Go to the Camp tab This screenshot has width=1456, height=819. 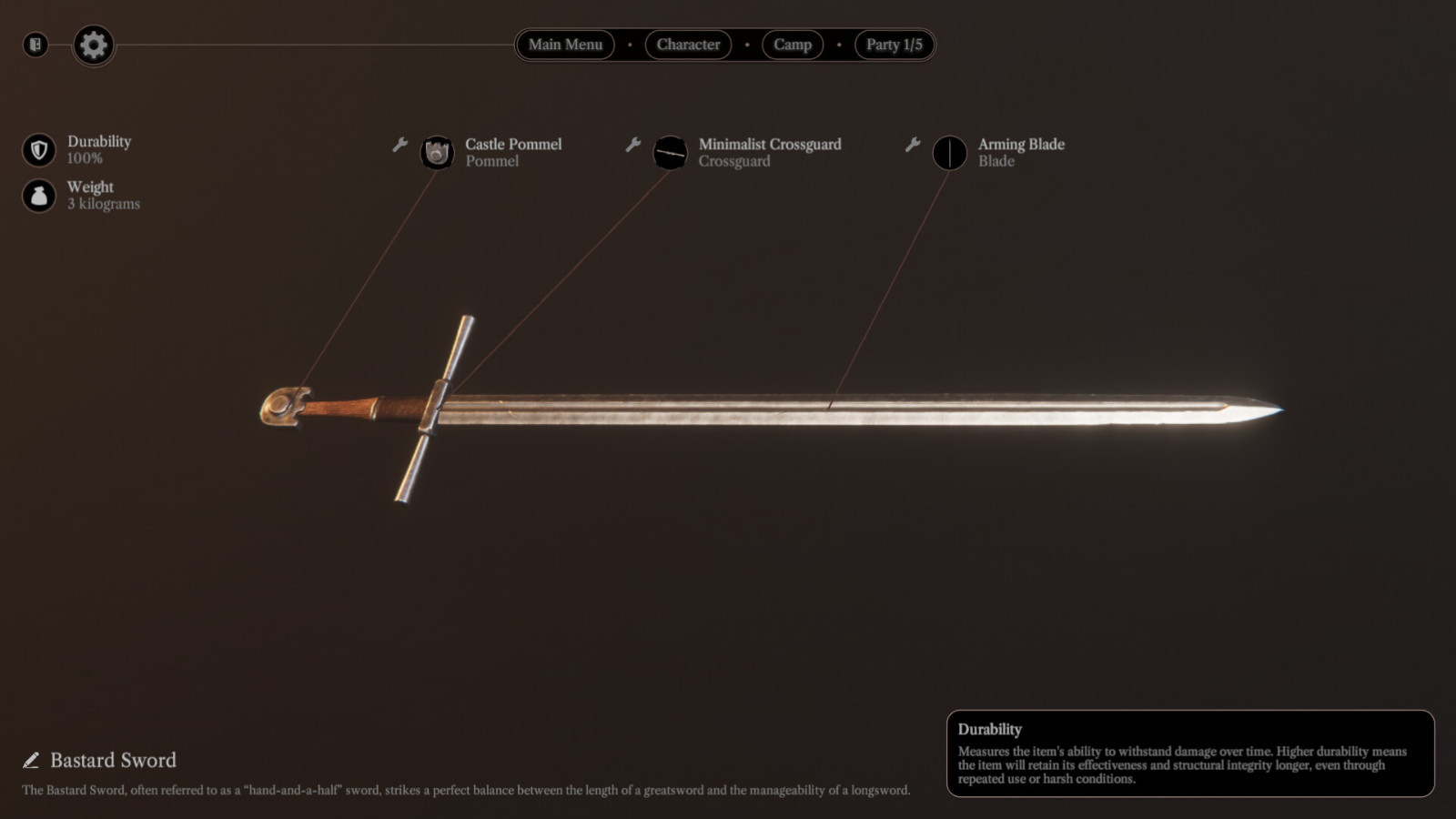coord(792,45)
